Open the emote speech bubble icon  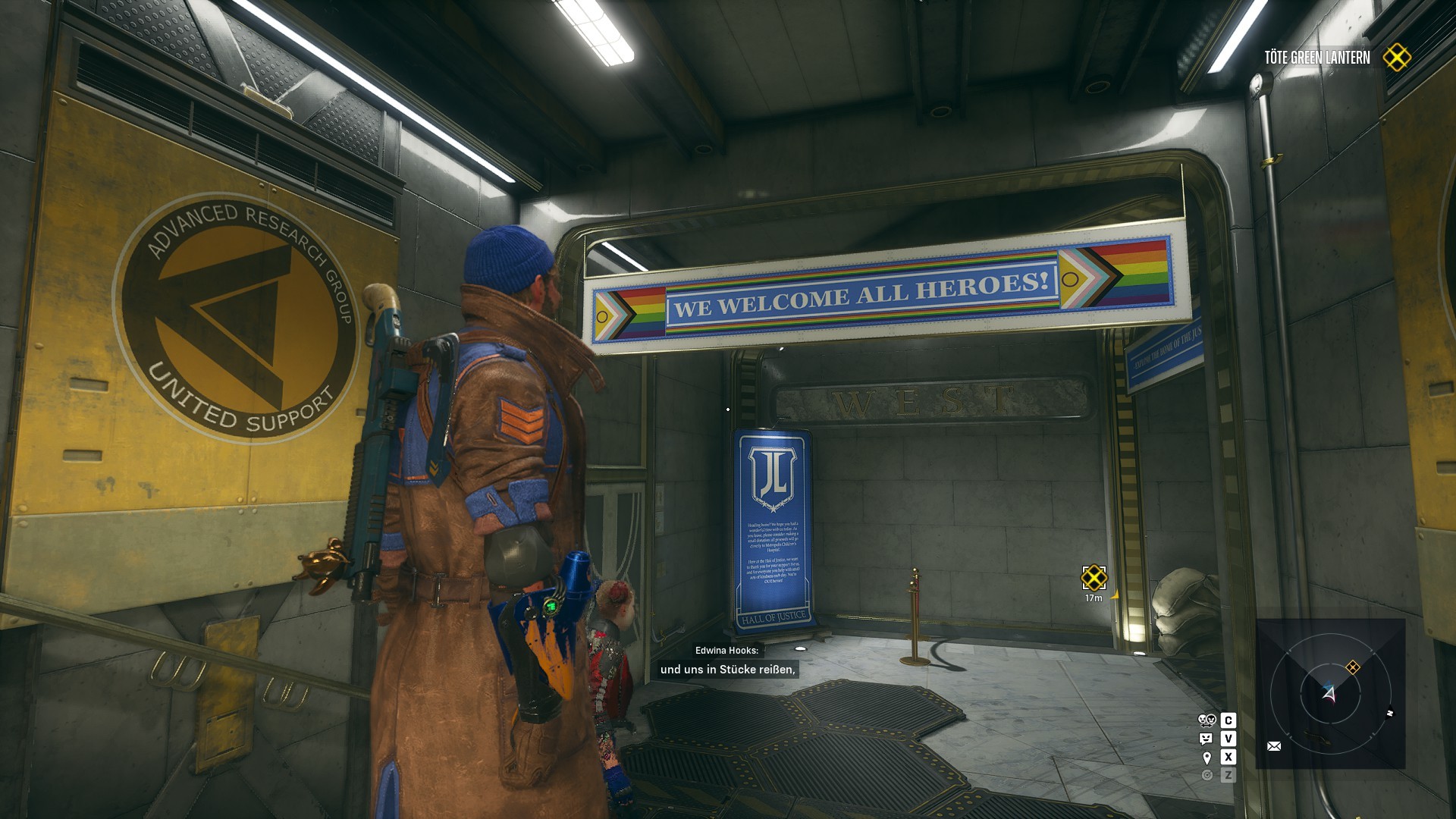pyautogui.click(x=1207, y=739)
